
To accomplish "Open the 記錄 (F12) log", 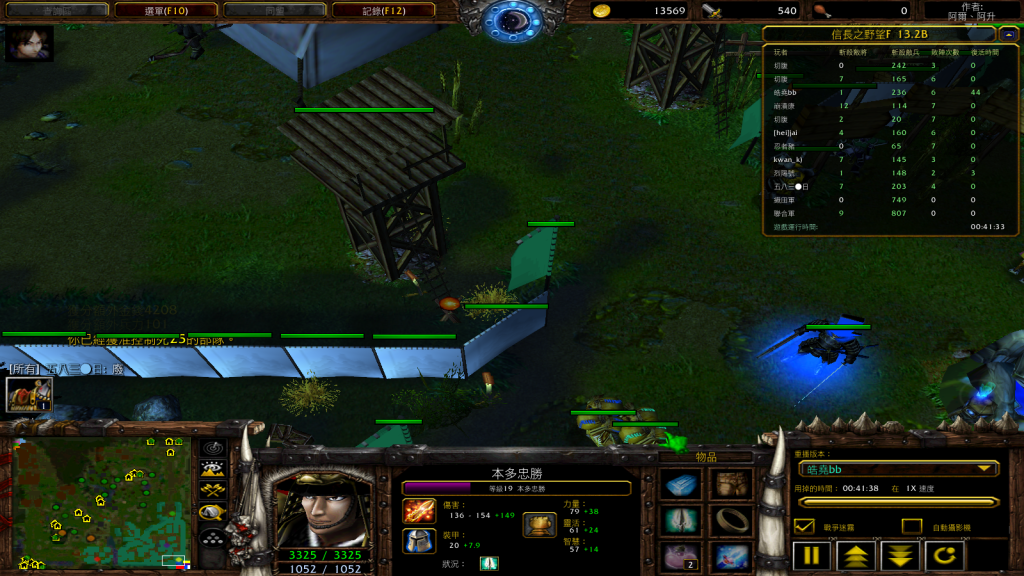I will pyautogui.click(x=383, y=10).
